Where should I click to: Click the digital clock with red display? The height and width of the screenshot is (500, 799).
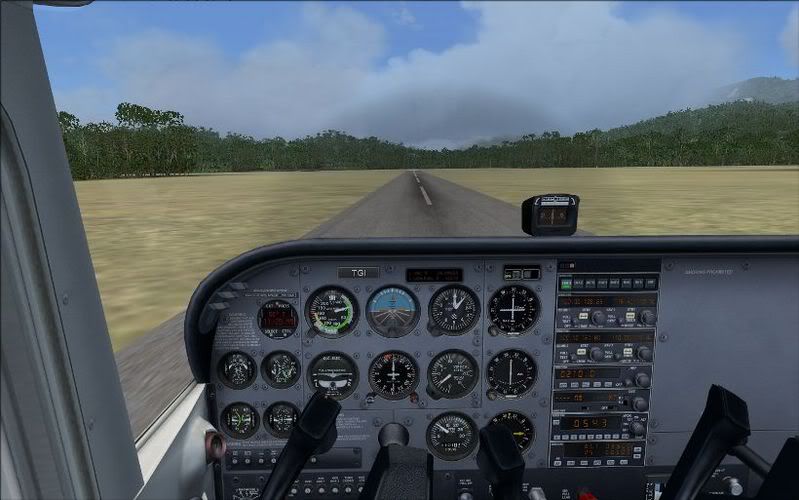[x=277, y=318]
